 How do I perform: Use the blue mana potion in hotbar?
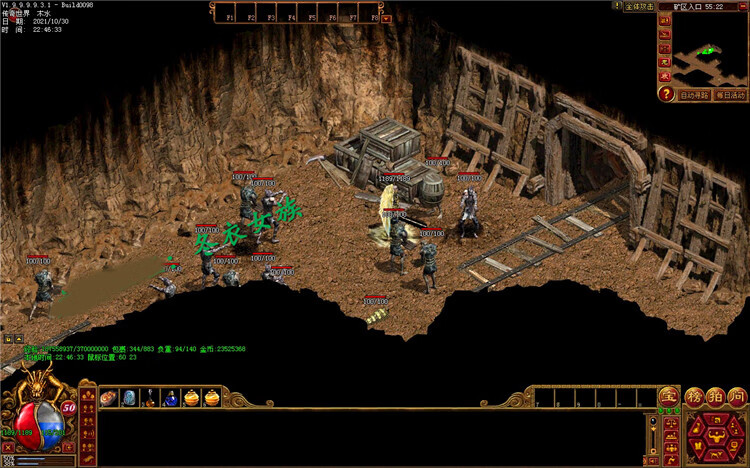(171, 398)
